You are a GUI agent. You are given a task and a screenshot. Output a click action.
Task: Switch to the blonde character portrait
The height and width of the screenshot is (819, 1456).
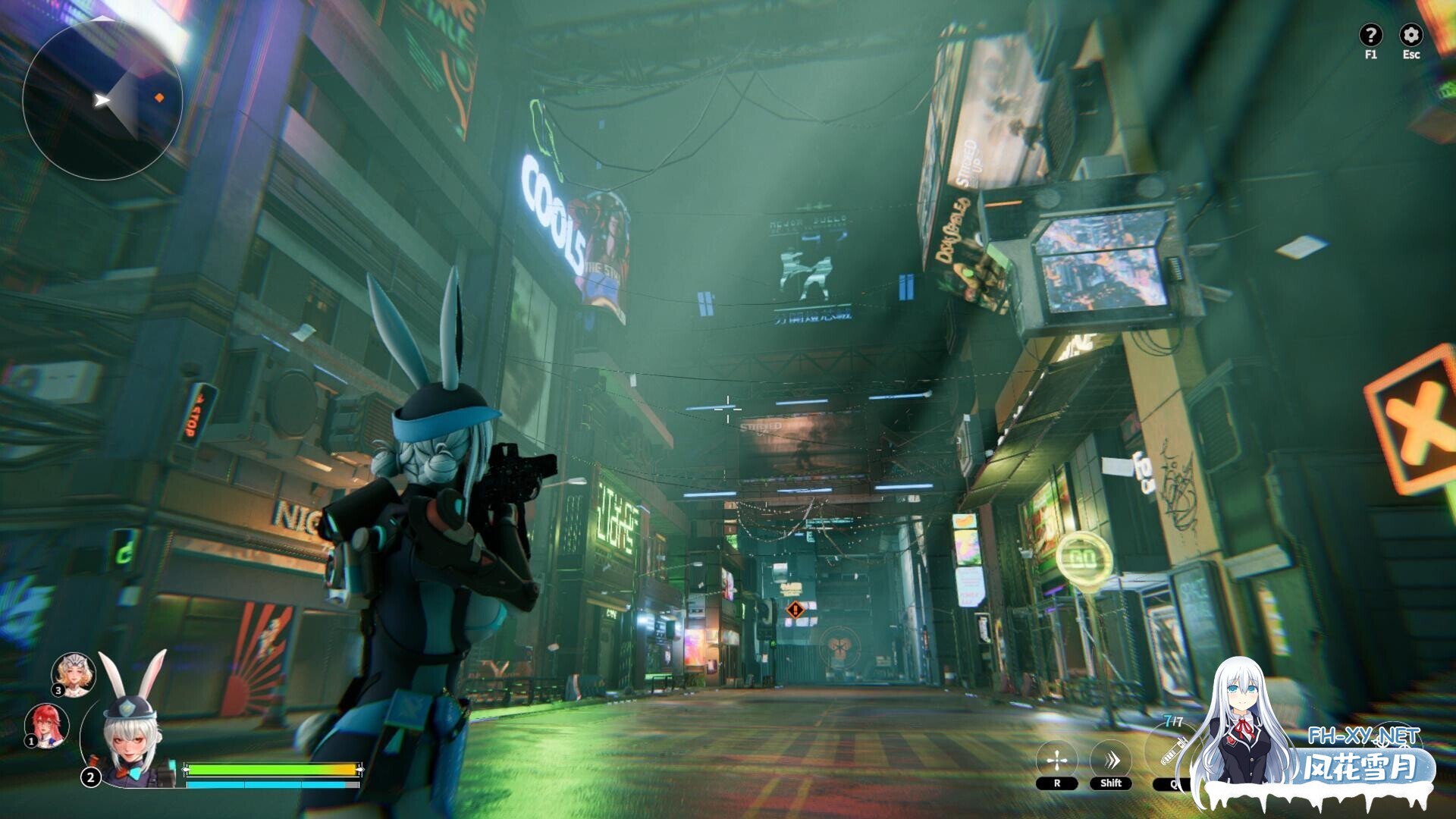point(74,673)
